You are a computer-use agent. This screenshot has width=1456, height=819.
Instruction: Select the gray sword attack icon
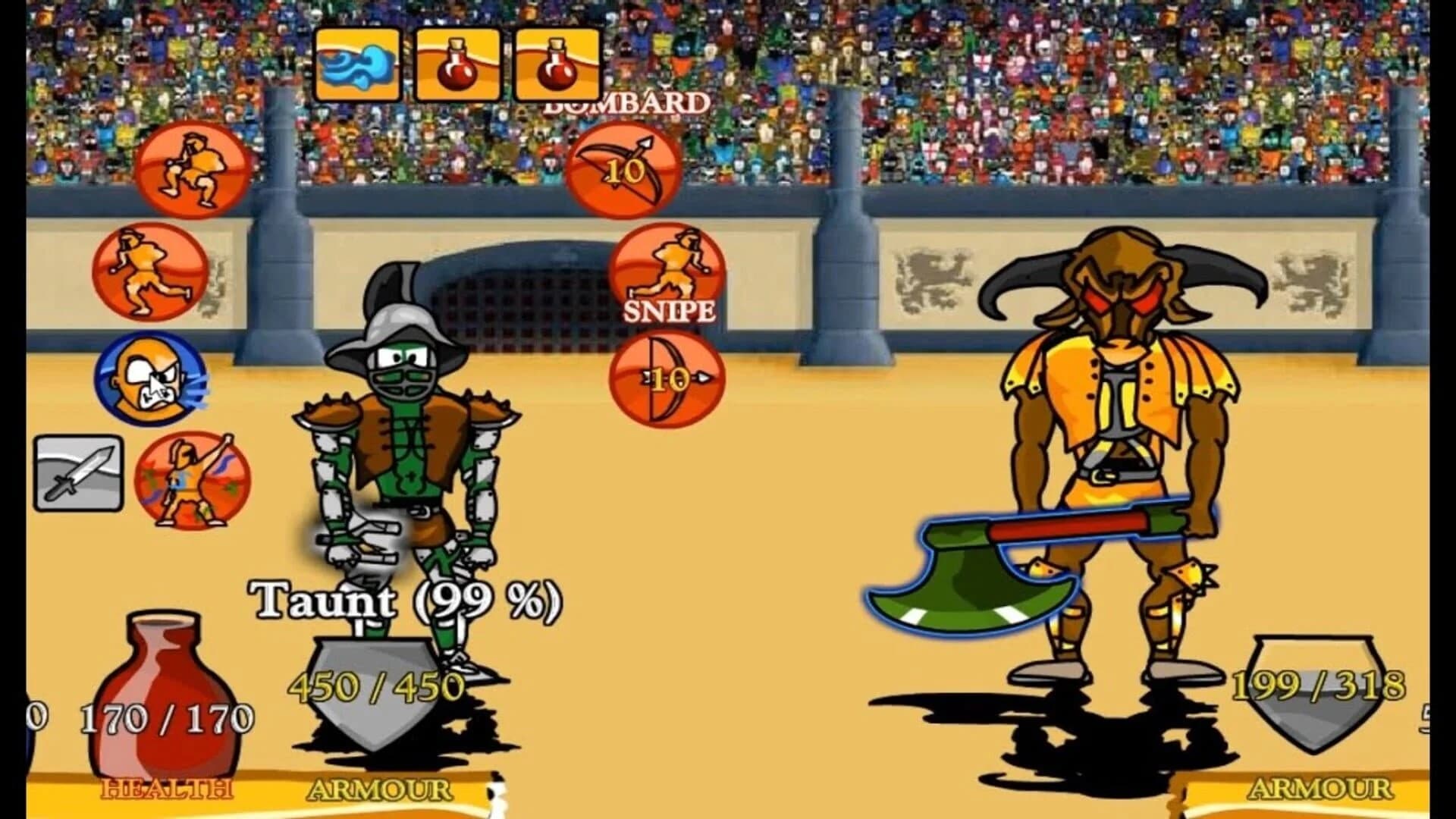coord(78,474)
